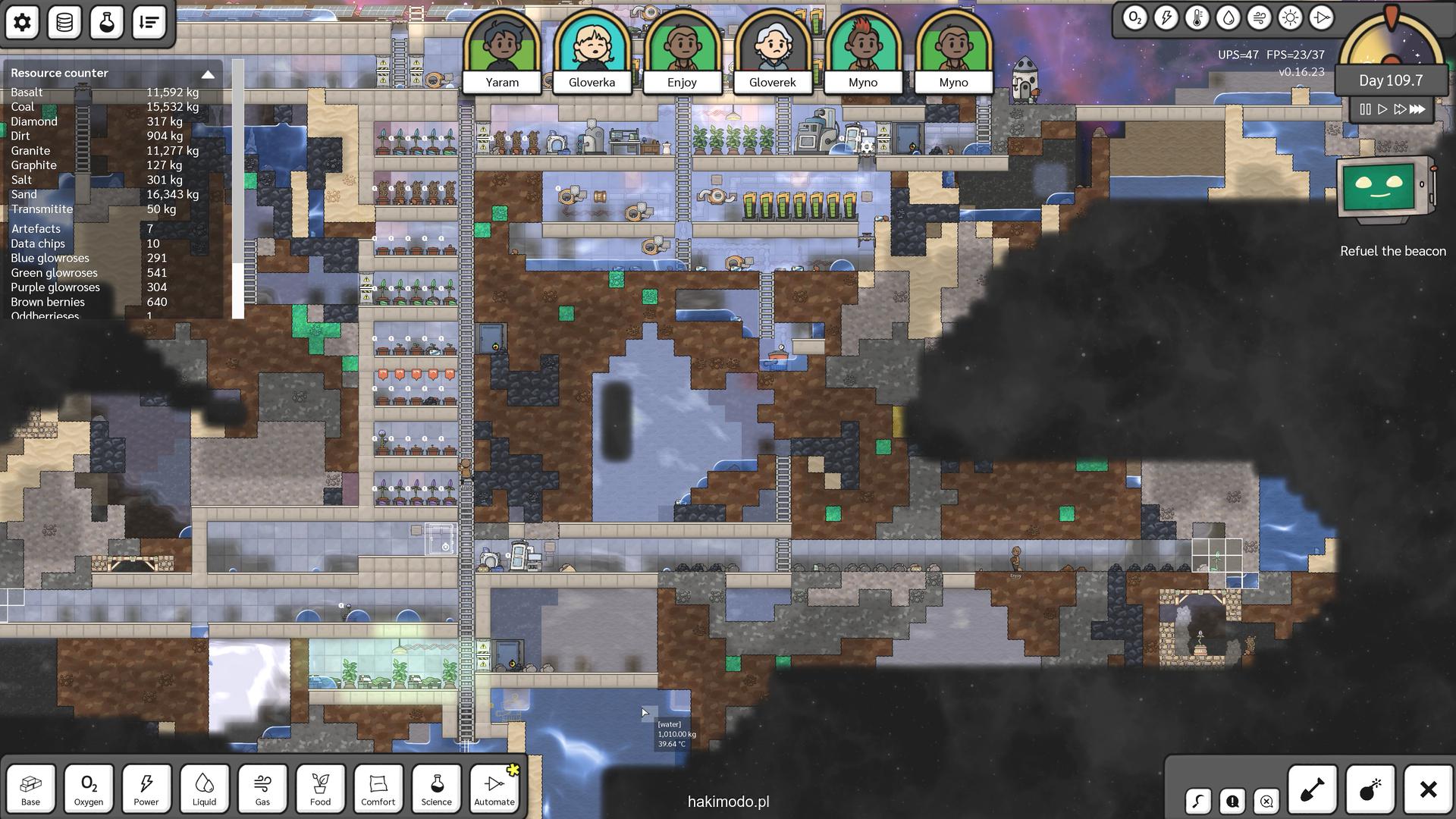Select the shovel dig tool
This screenshot has height=819, width=1456.
click(x=1312, y=789)
